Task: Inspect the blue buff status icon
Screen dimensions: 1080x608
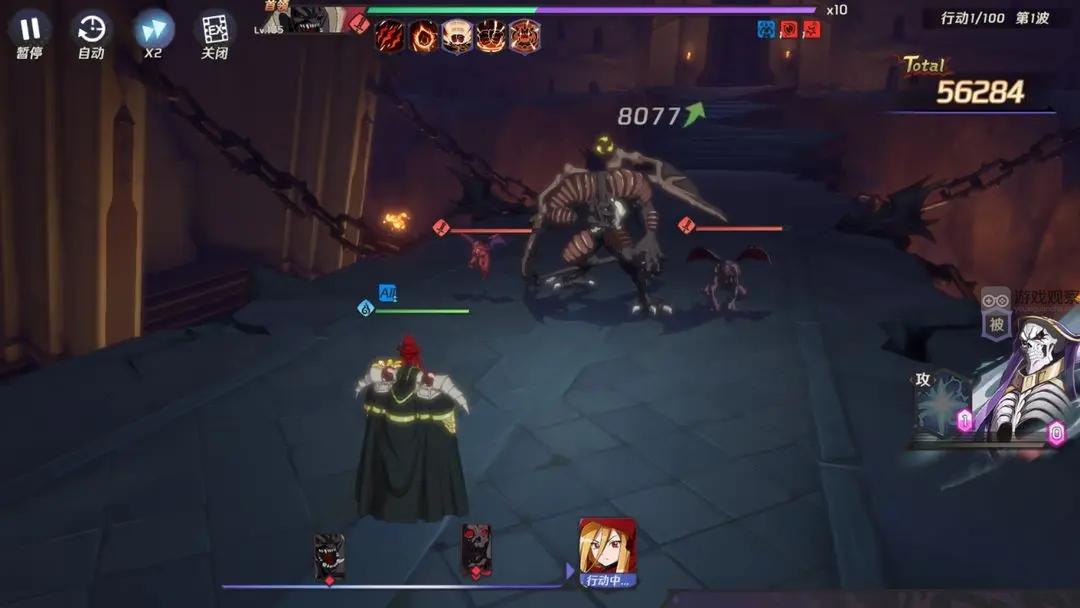Action: point(766,29)
